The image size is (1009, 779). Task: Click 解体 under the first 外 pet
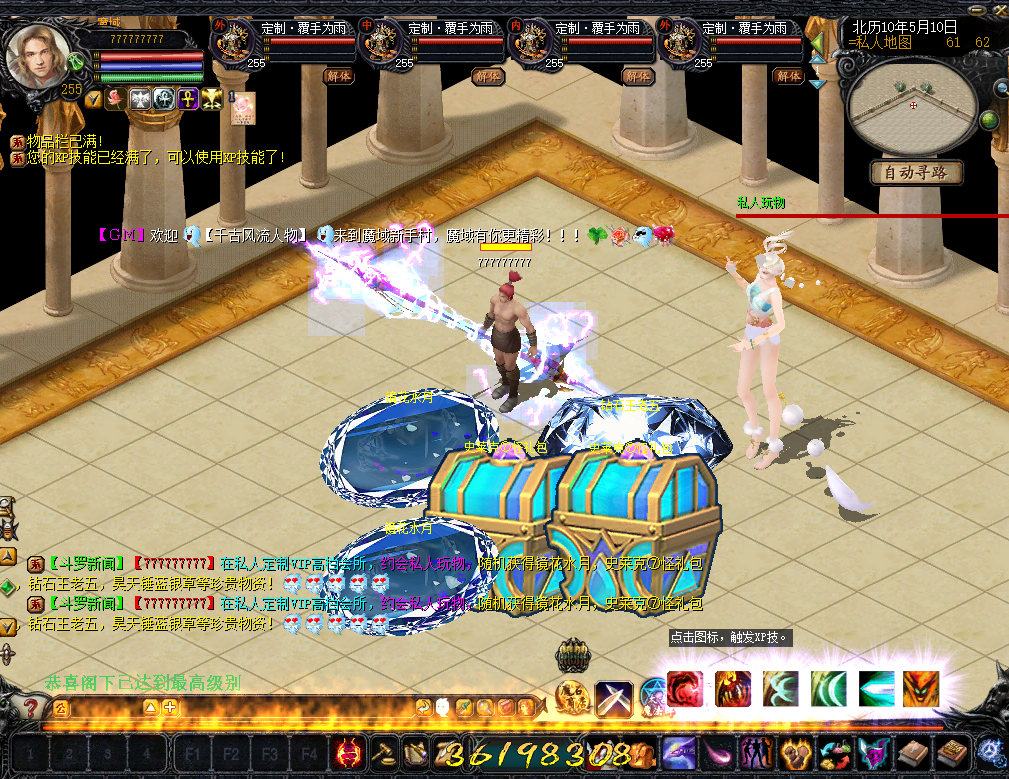coord(338,76)
